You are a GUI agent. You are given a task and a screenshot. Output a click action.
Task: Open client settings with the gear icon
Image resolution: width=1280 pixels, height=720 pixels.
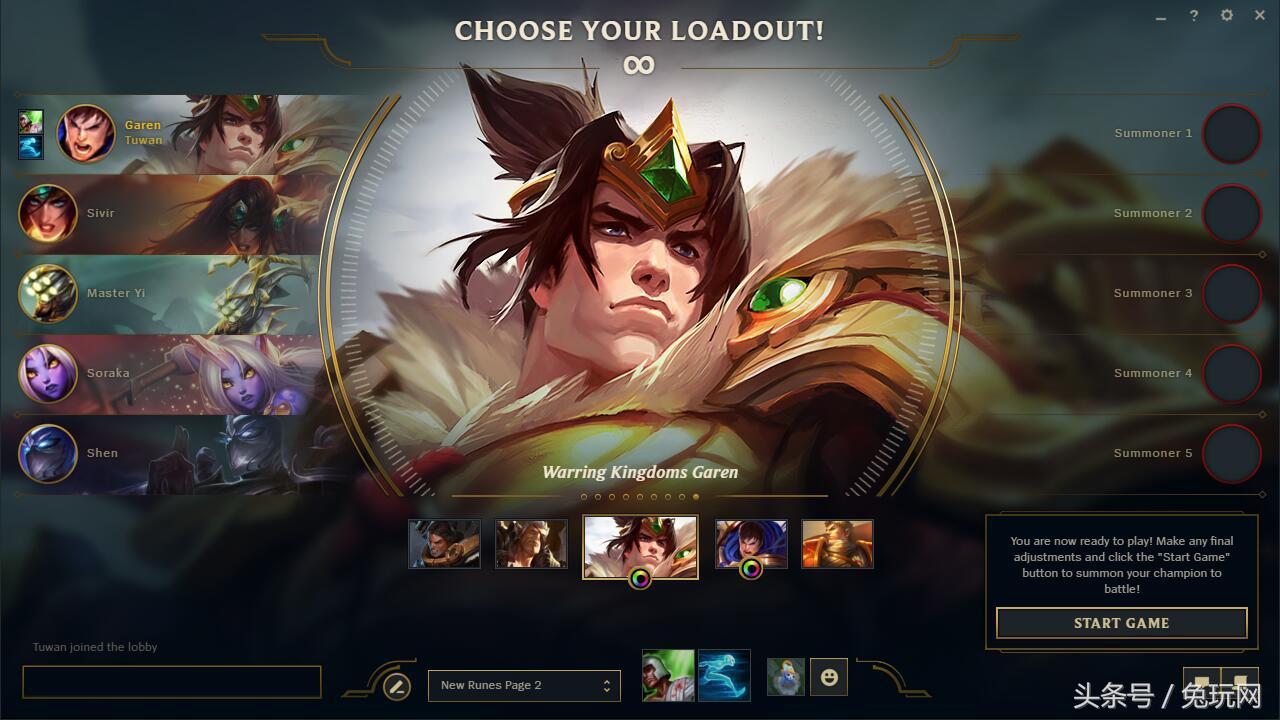tap(1227, 16)
